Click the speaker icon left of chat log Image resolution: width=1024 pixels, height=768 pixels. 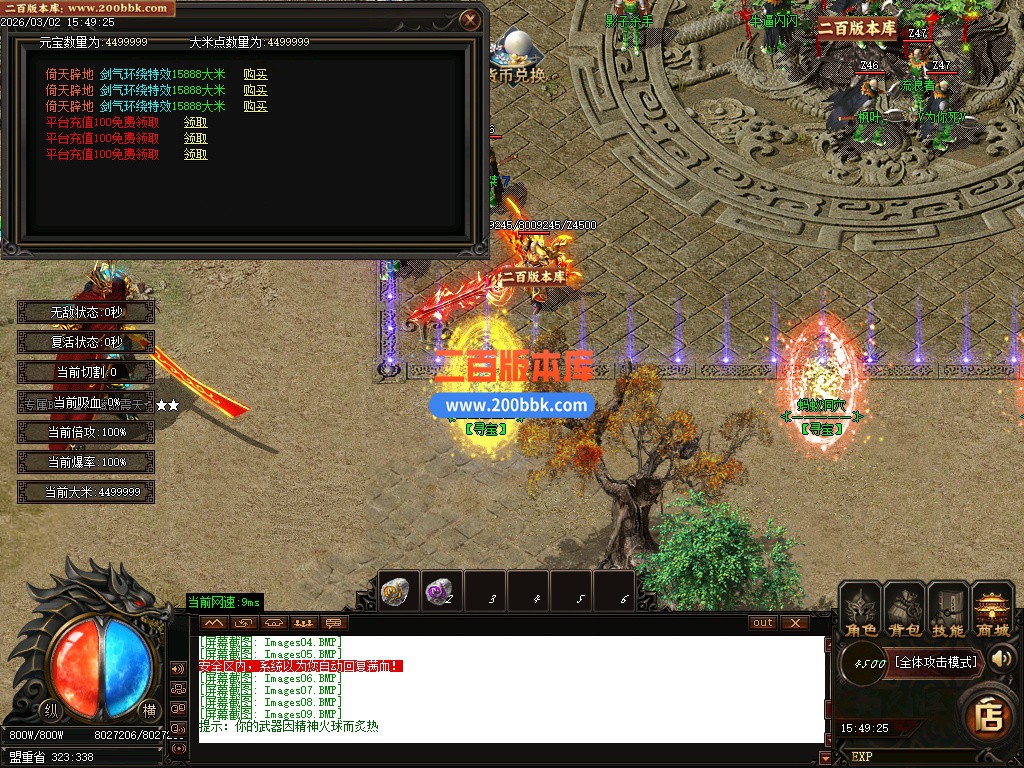[178, 668]
